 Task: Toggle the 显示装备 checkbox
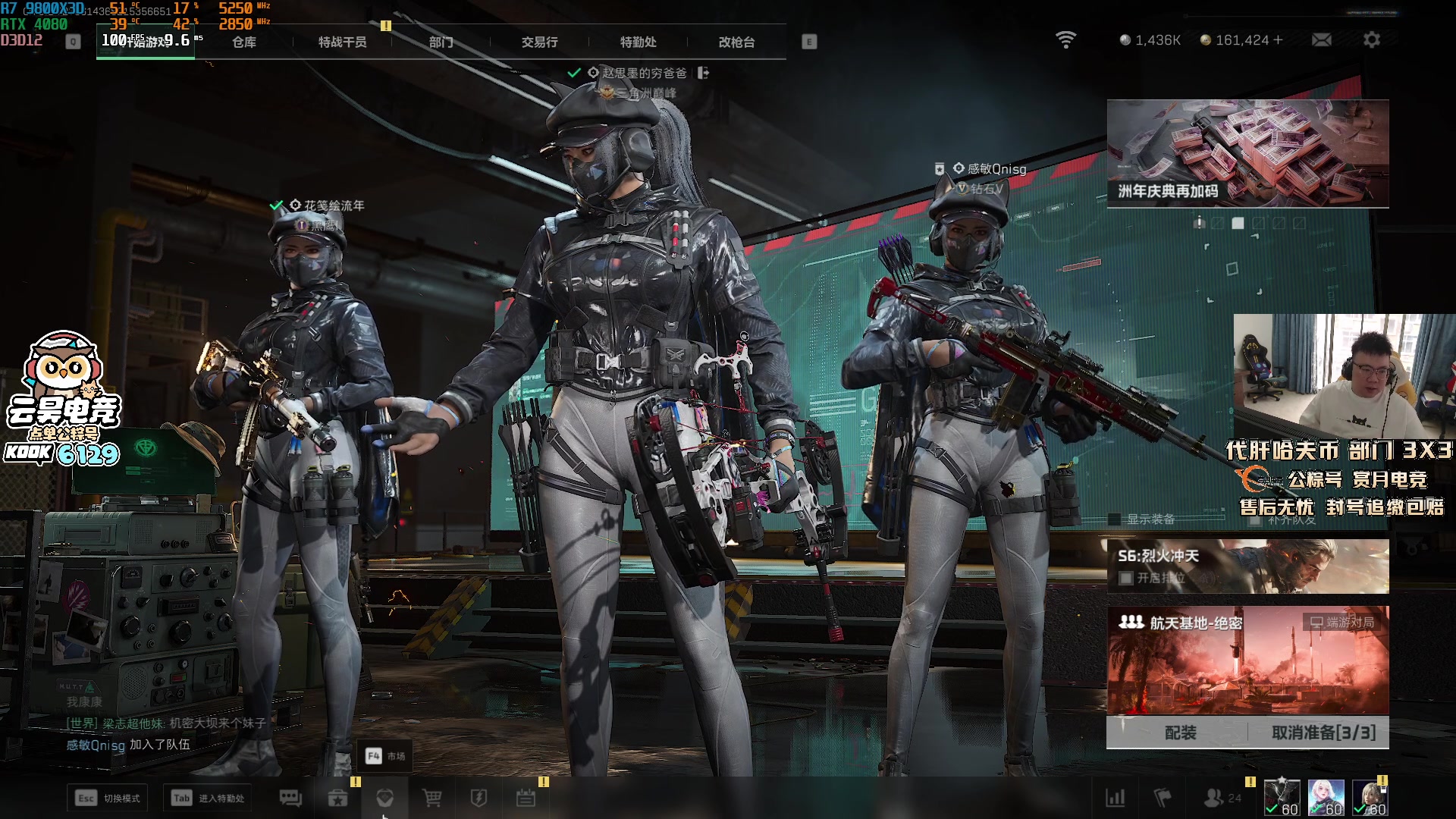(1115, 519)
